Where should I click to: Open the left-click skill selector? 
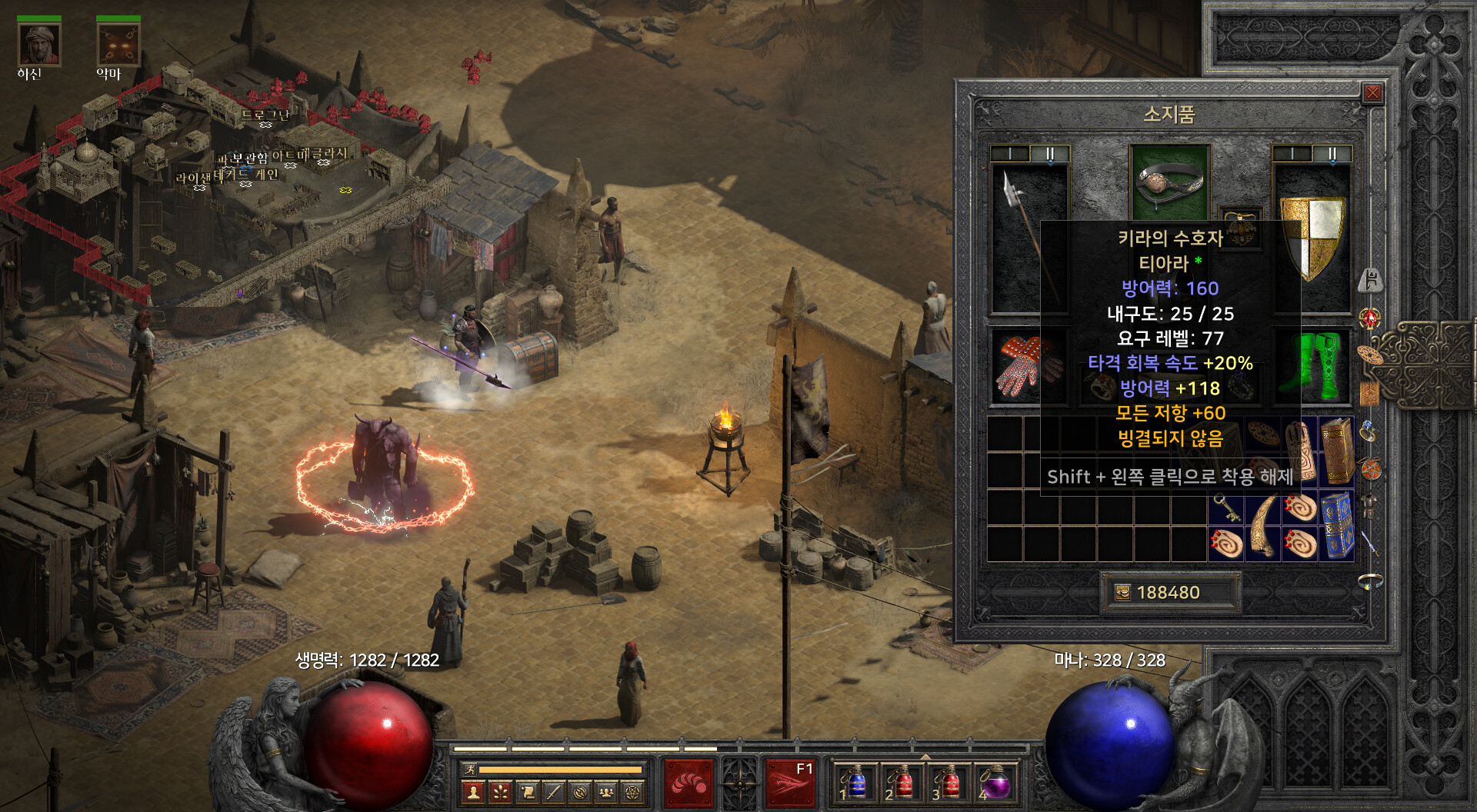(x=688, y=784)
